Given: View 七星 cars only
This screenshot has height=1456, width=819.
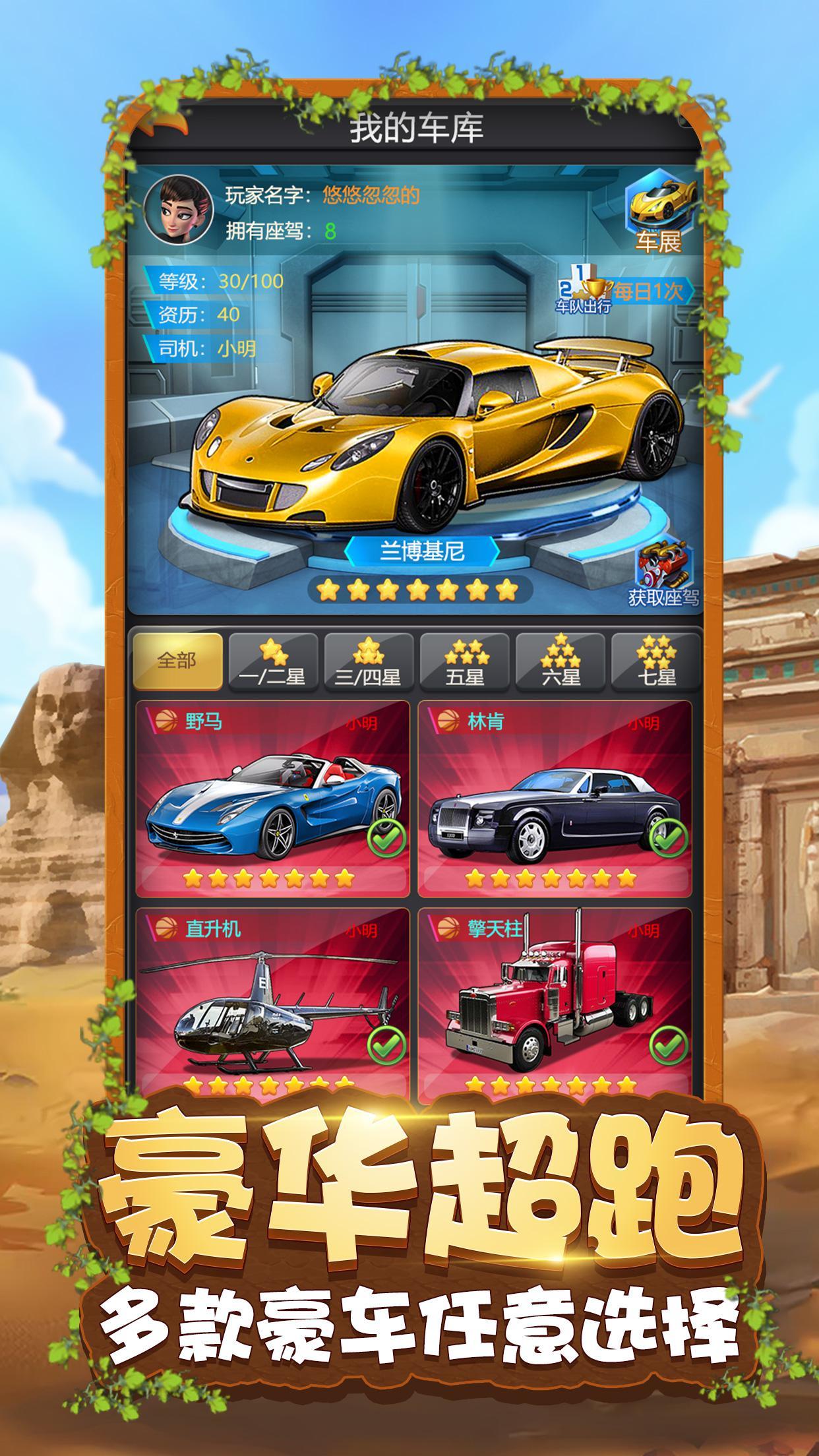Looking at the screenshot, I should pos(655,662).
